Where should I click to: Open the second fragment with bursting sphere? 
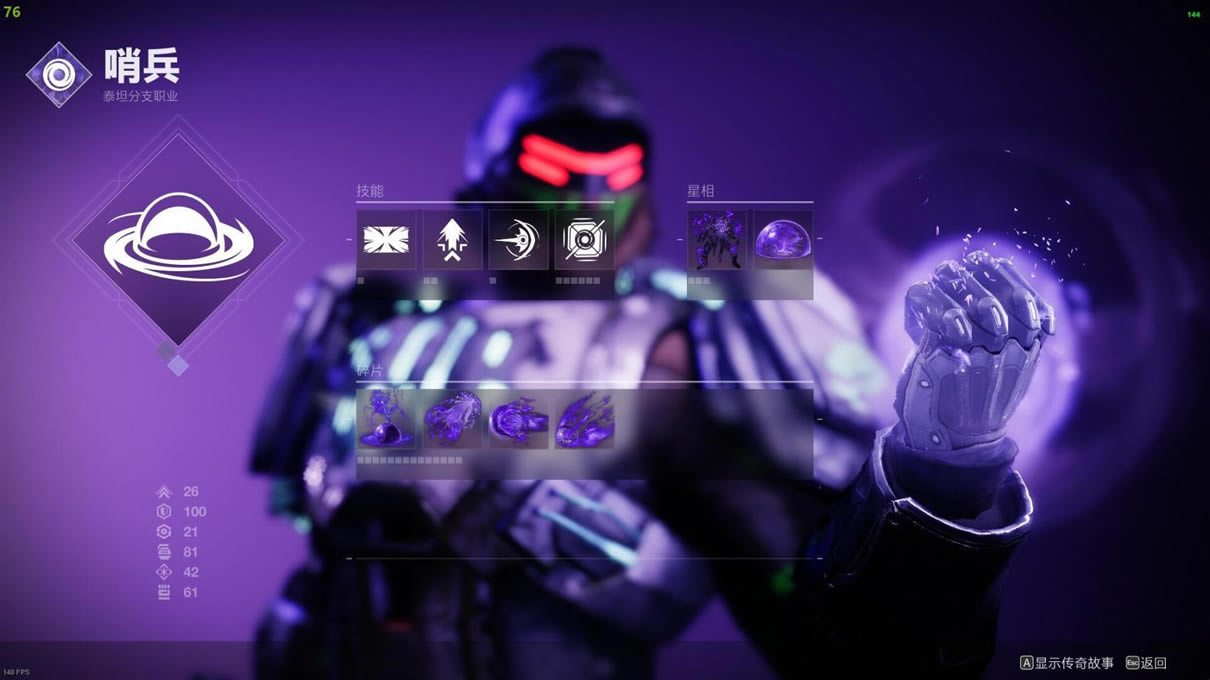click(452, 420)
